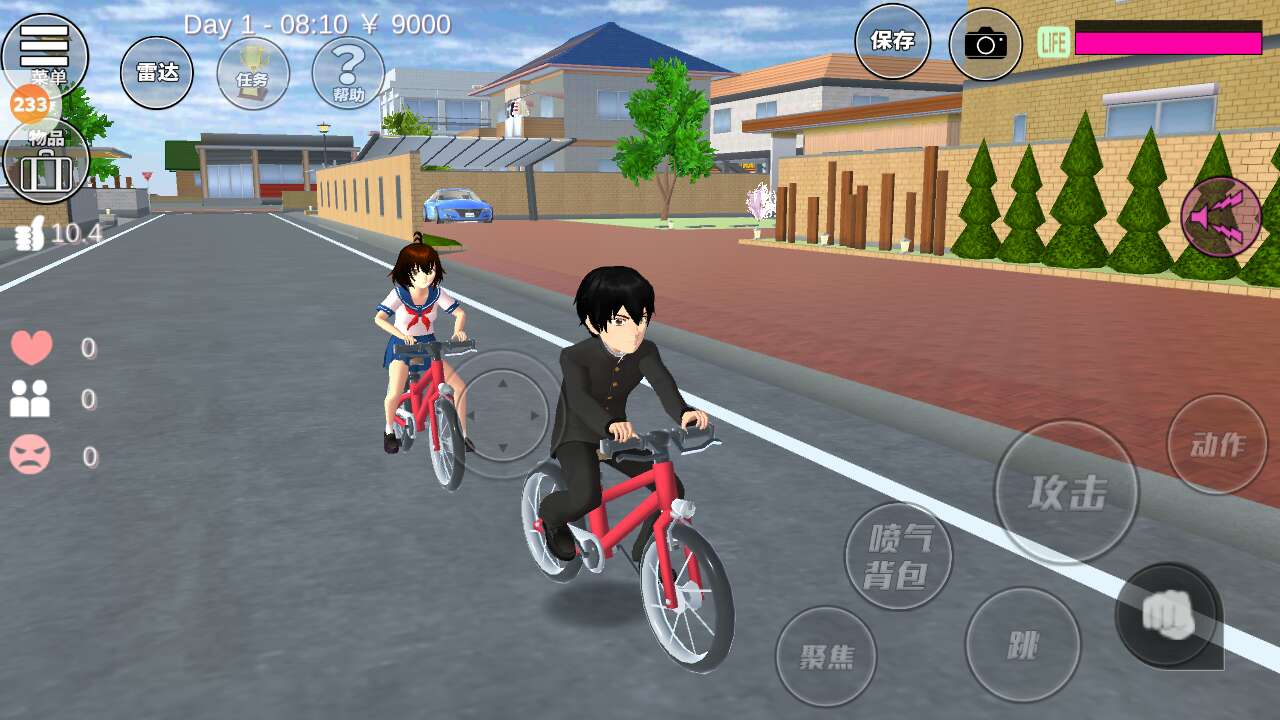Open the 雷达 radar button
The image size is (1280, 720).
(x=157, y=73)
